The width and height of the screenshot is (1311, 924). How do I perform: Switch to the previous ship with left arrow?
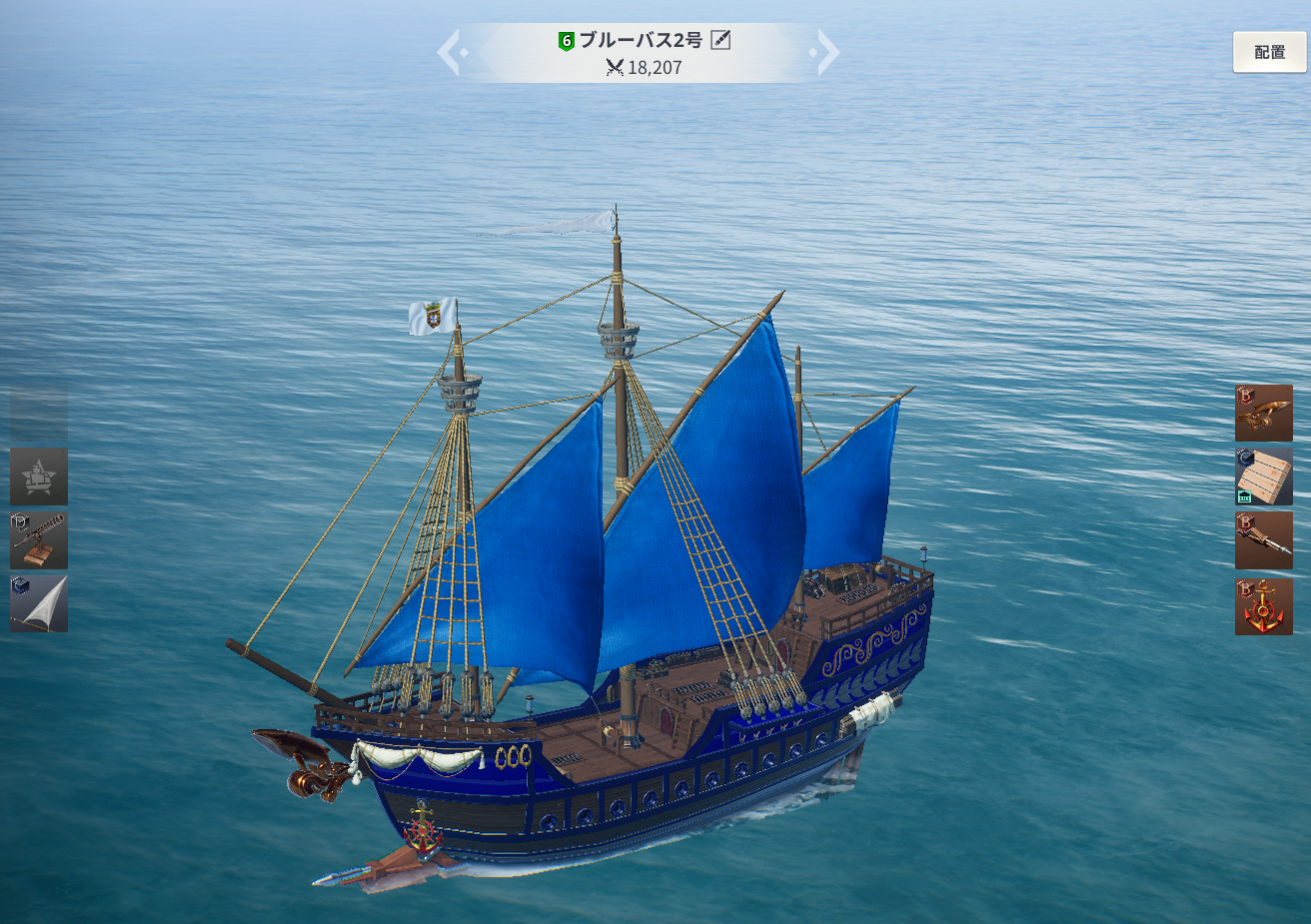click(450, 52)
